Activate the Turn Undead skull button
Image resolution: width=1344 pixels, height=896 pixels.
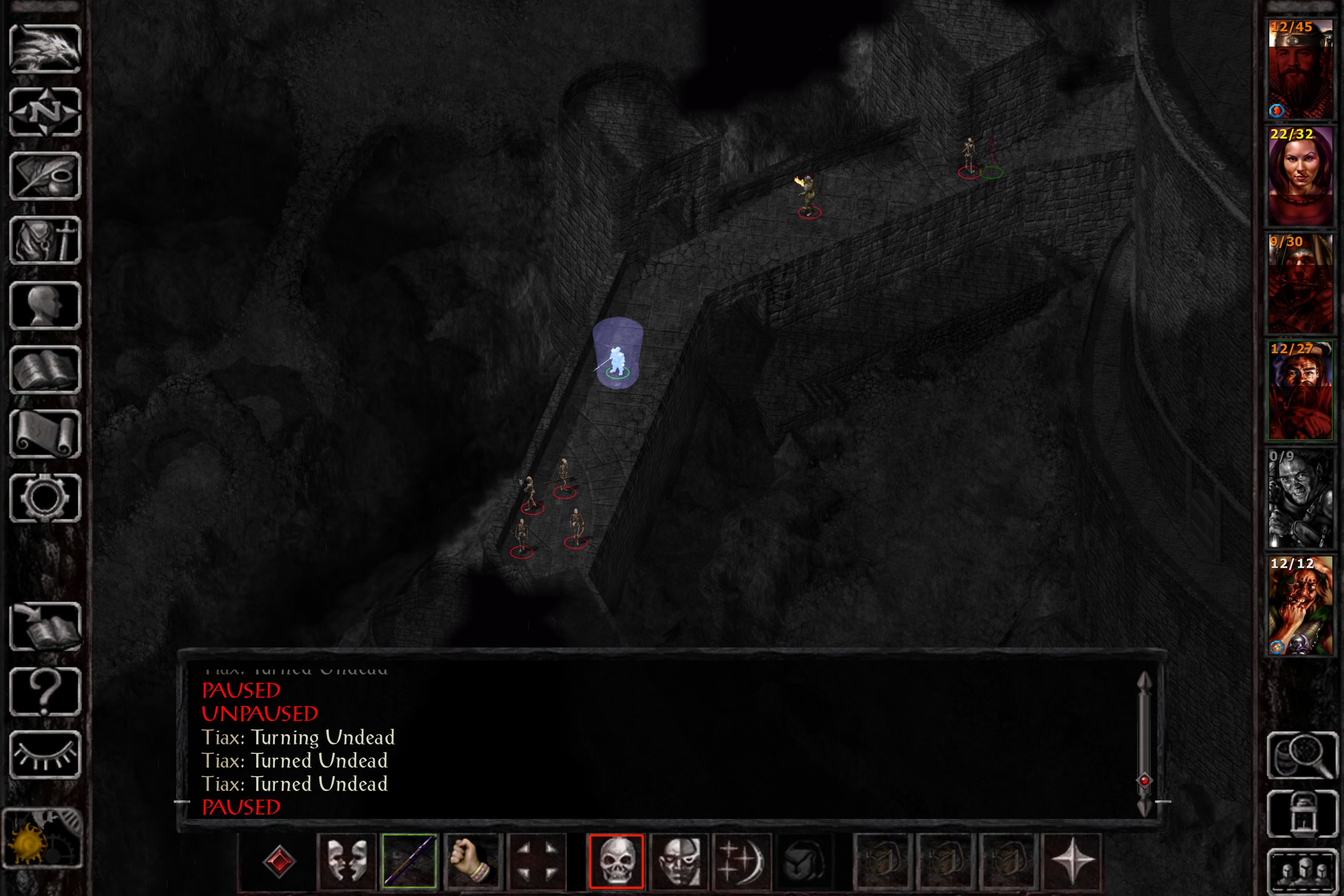(616, 861)
